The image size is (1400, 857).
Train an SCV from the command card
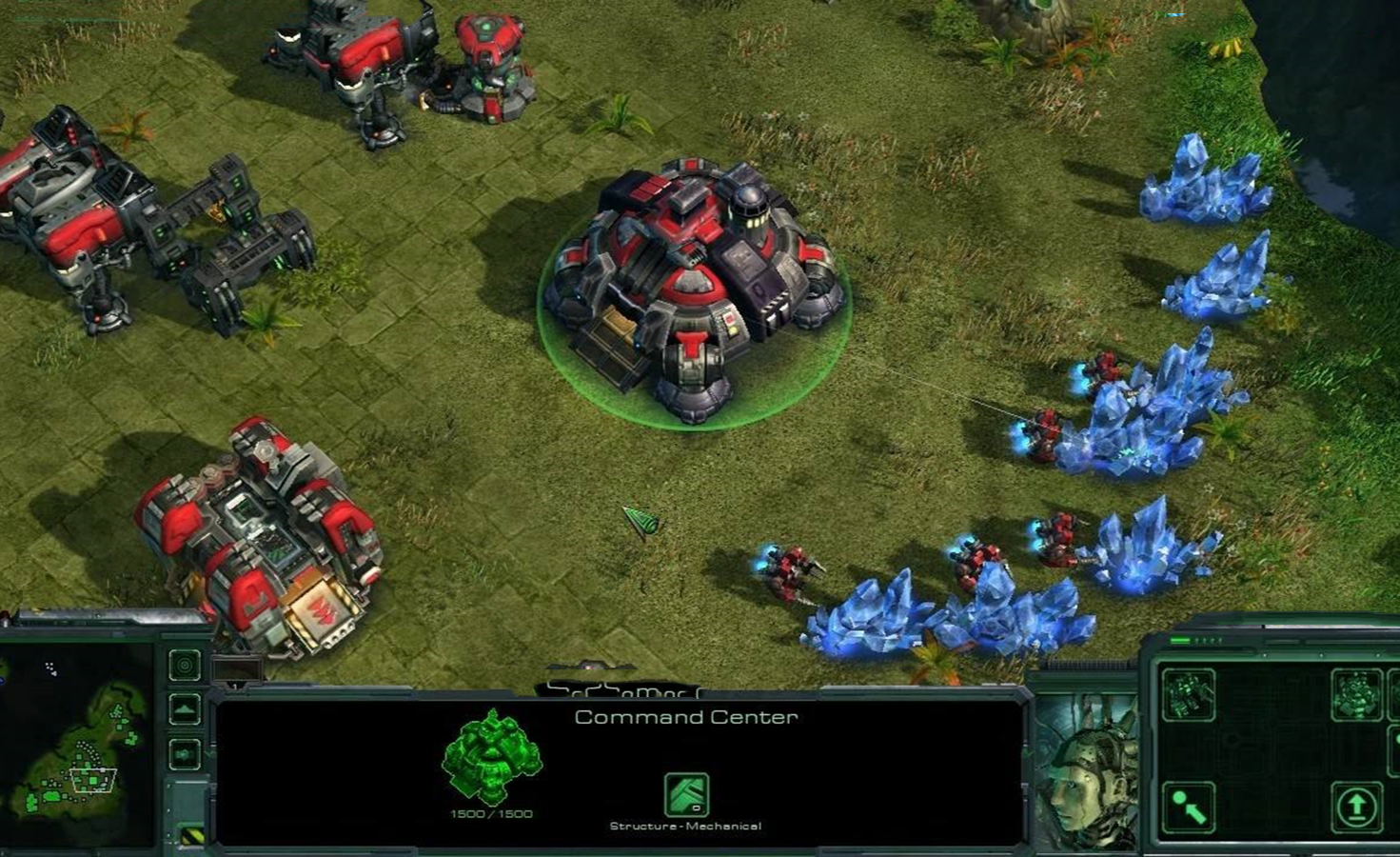point(1188,694)
